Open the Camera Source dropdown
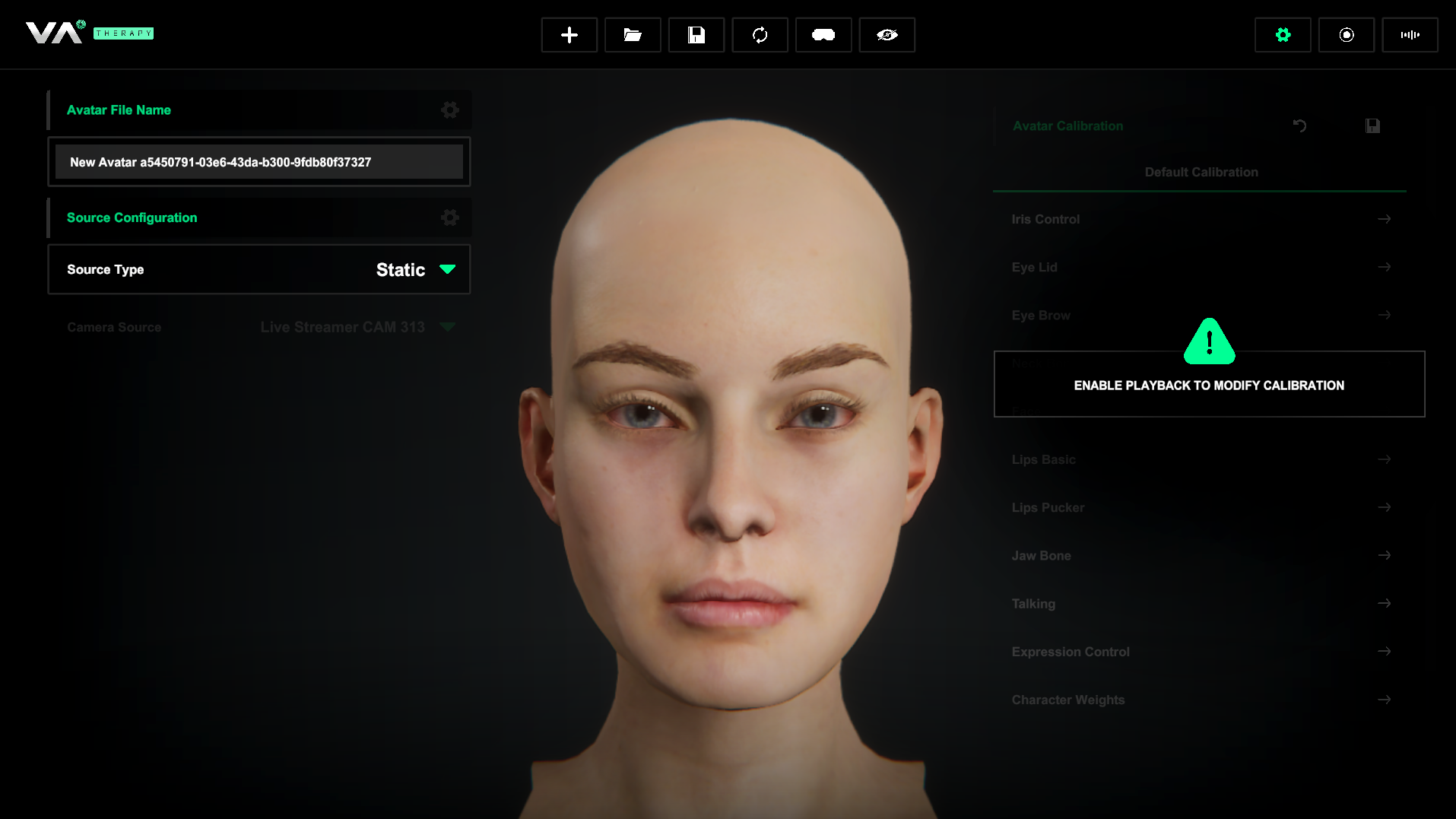1456x819 pixels. (x=357, y=327)
